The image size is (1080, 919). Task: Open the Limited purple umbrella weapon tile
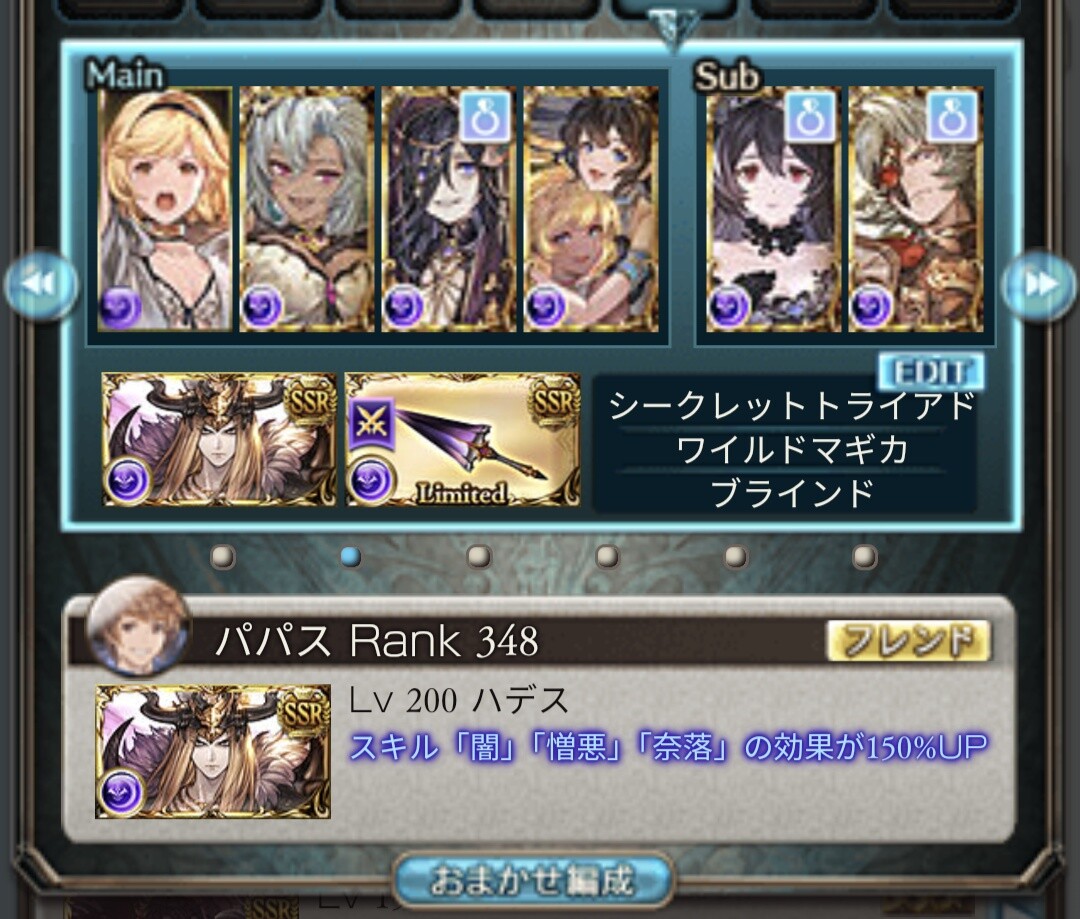click(462, 440)
